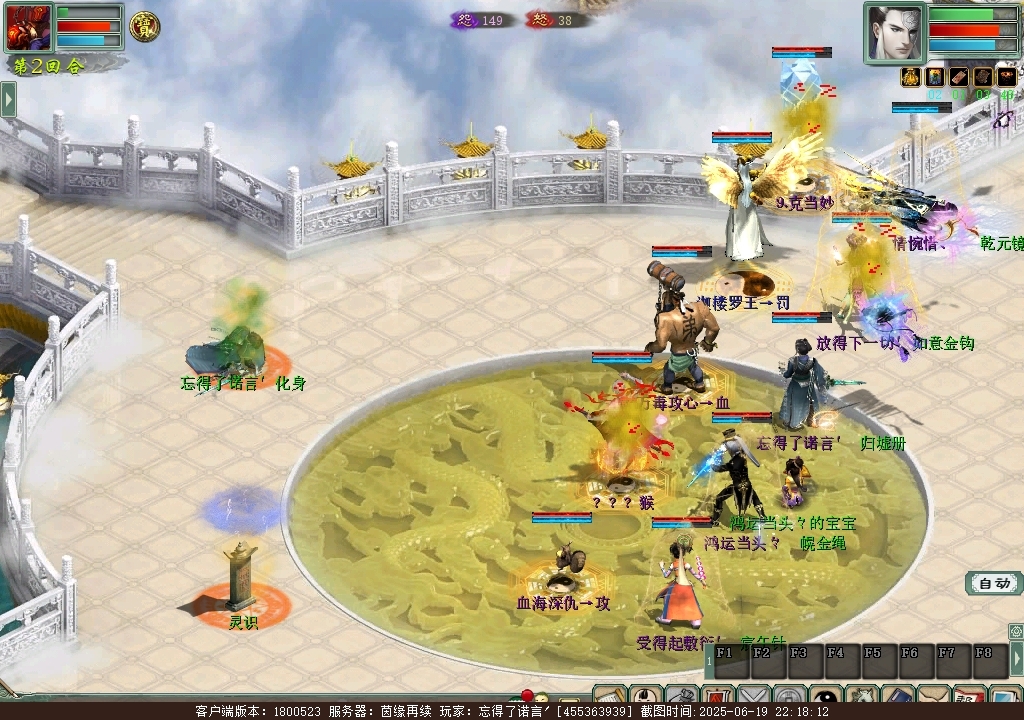Open the eye icon in bottom toolbar
This screenshot has height=720, width=1024.
[x=826, y=696]
